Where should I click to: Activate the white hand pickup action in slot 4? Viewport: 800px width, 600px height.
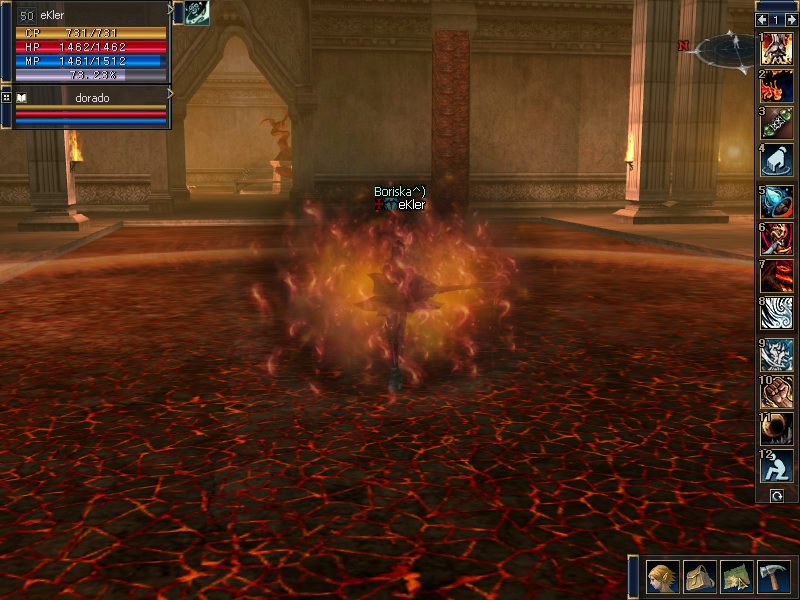pos(777,160)
